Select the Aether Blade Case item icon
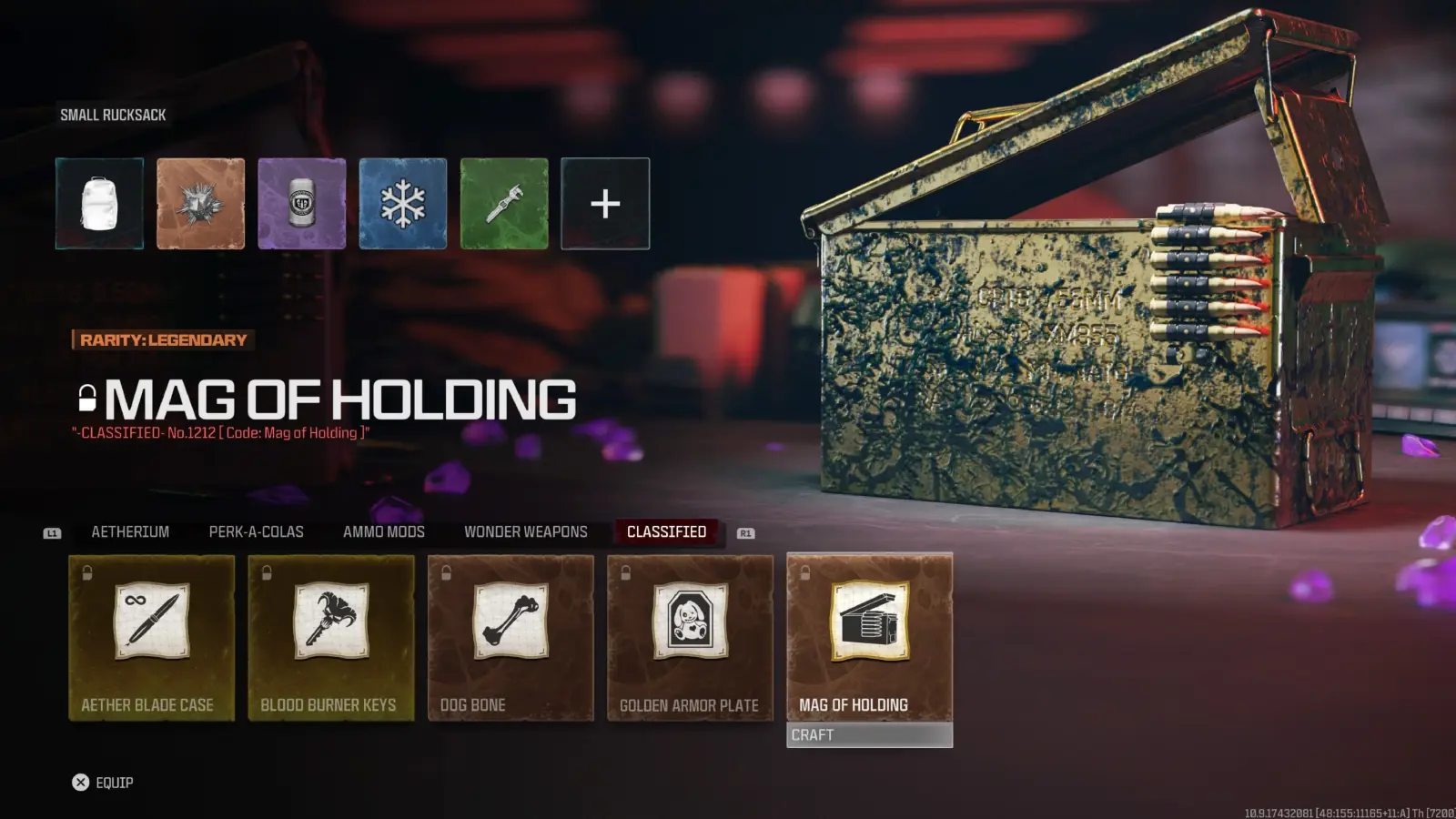1456x819 pixels. 151,623
